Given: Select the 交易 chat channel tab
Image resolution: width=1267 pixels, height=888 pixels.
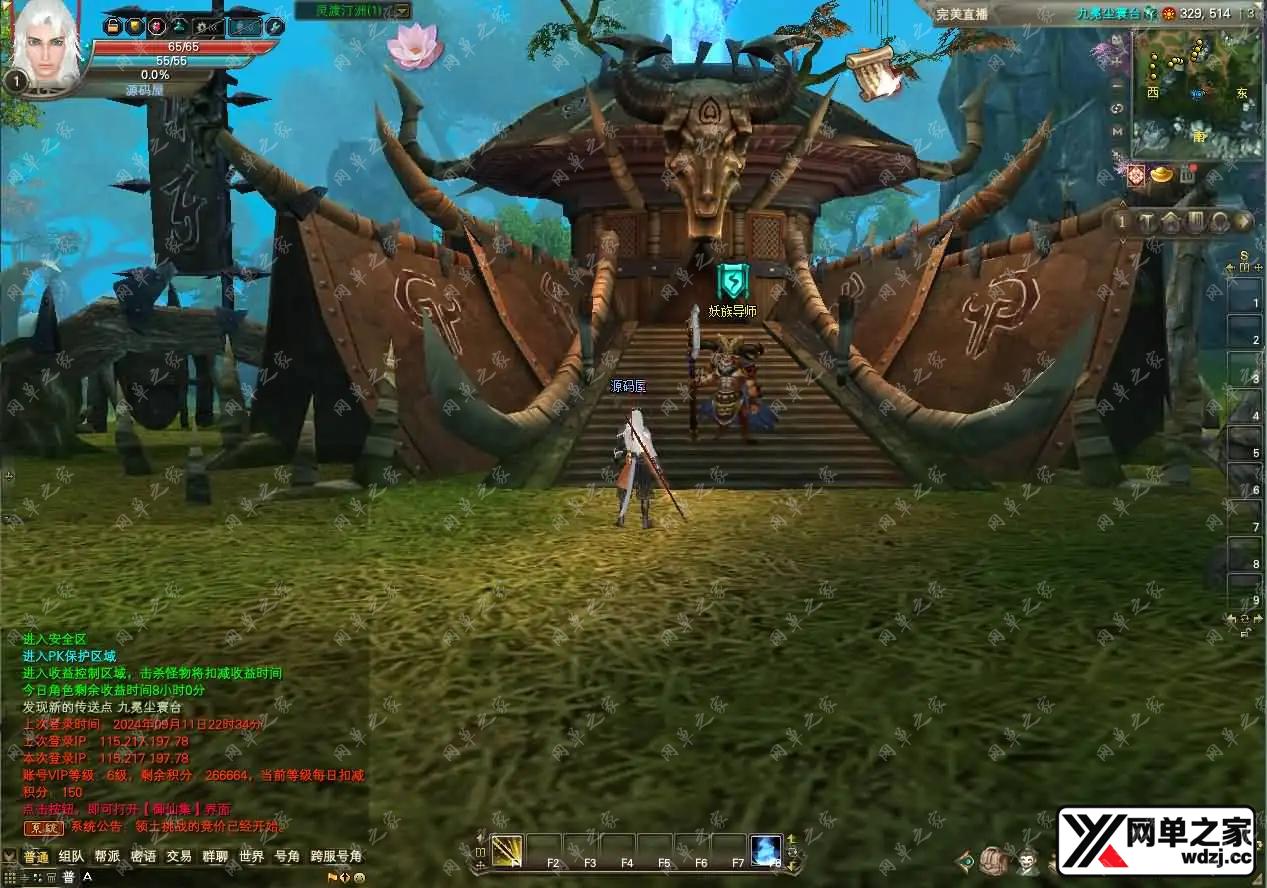Looking at the screenshot, I should tap(179, 857).
